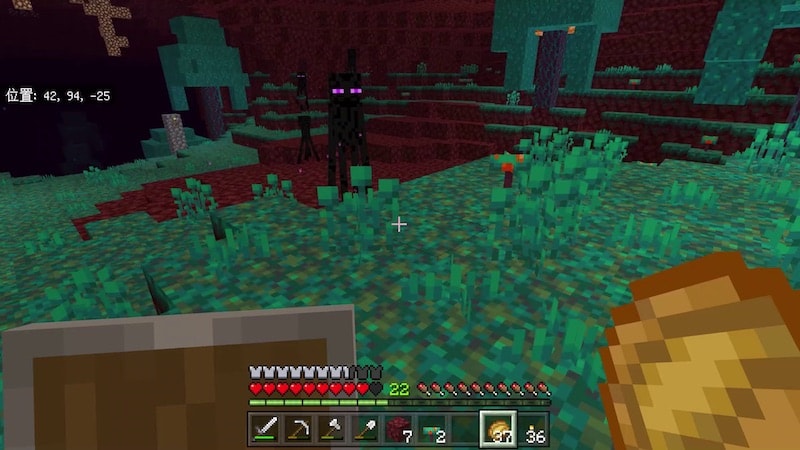The image size is (800, 450).
Task: Pick the teal item stack of 2
Action: tap(431, 429)
